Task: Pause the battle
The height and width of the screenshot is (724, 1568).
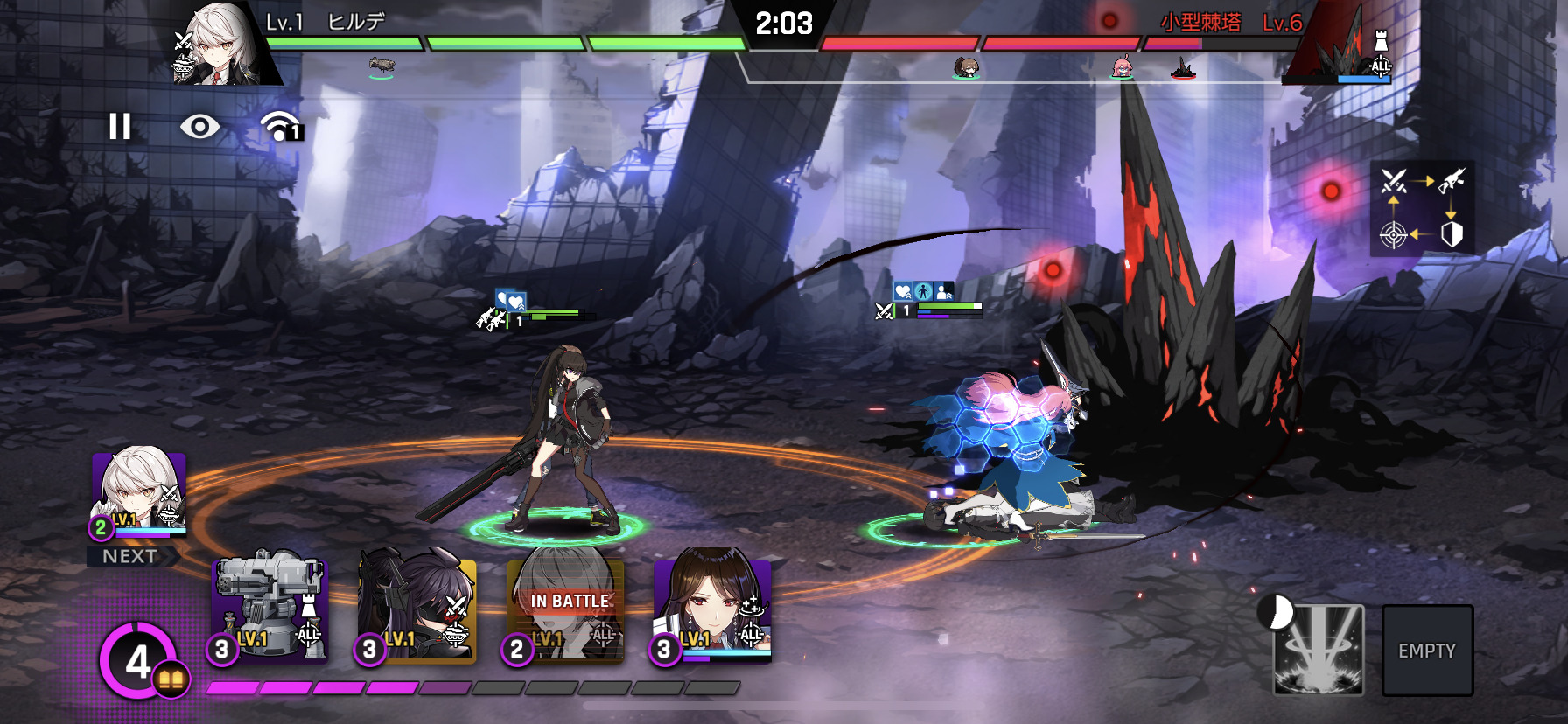Action: tap(120, 127)
